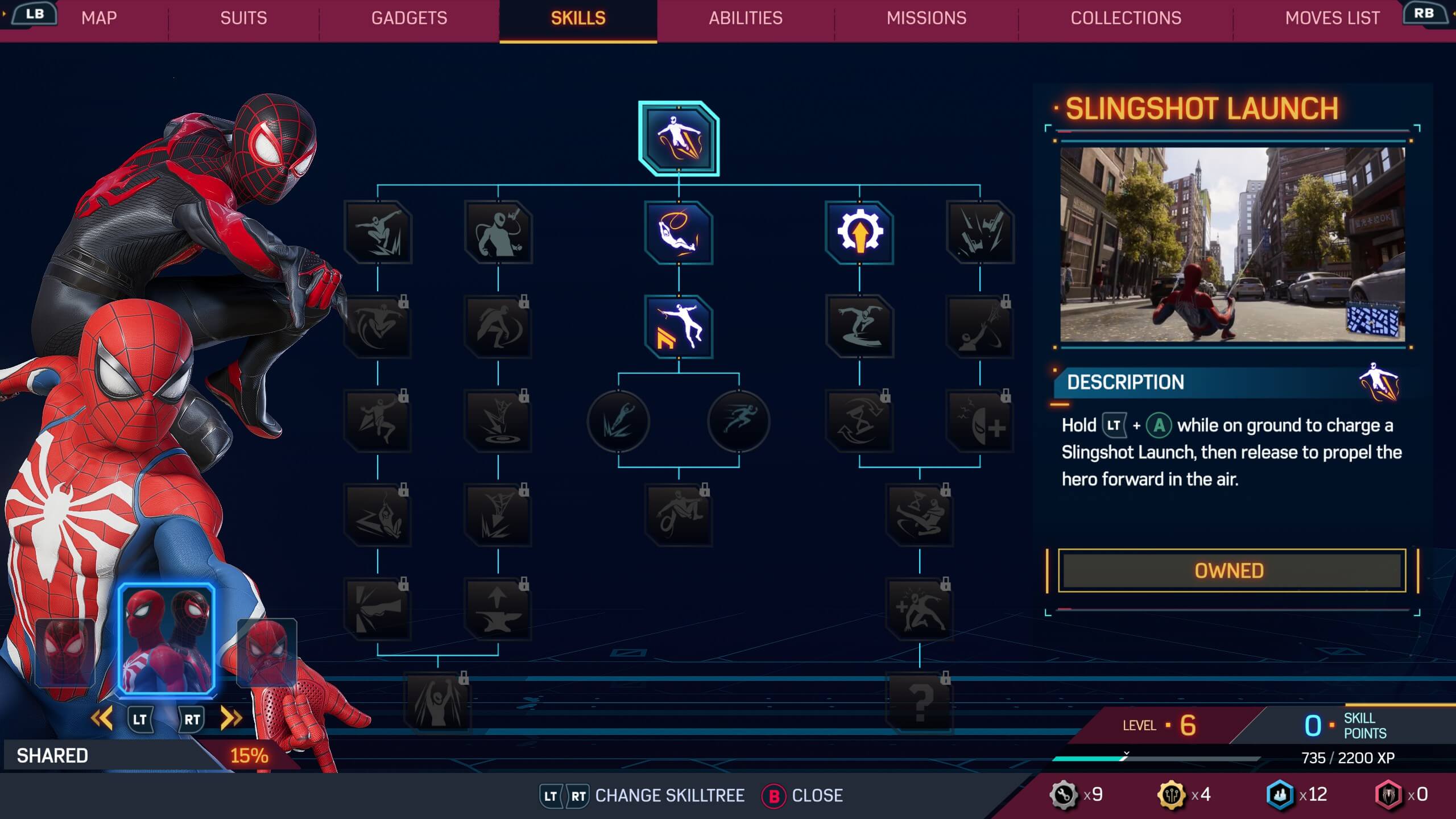Go to the Gadgets tab

click(x=409, y=18)
